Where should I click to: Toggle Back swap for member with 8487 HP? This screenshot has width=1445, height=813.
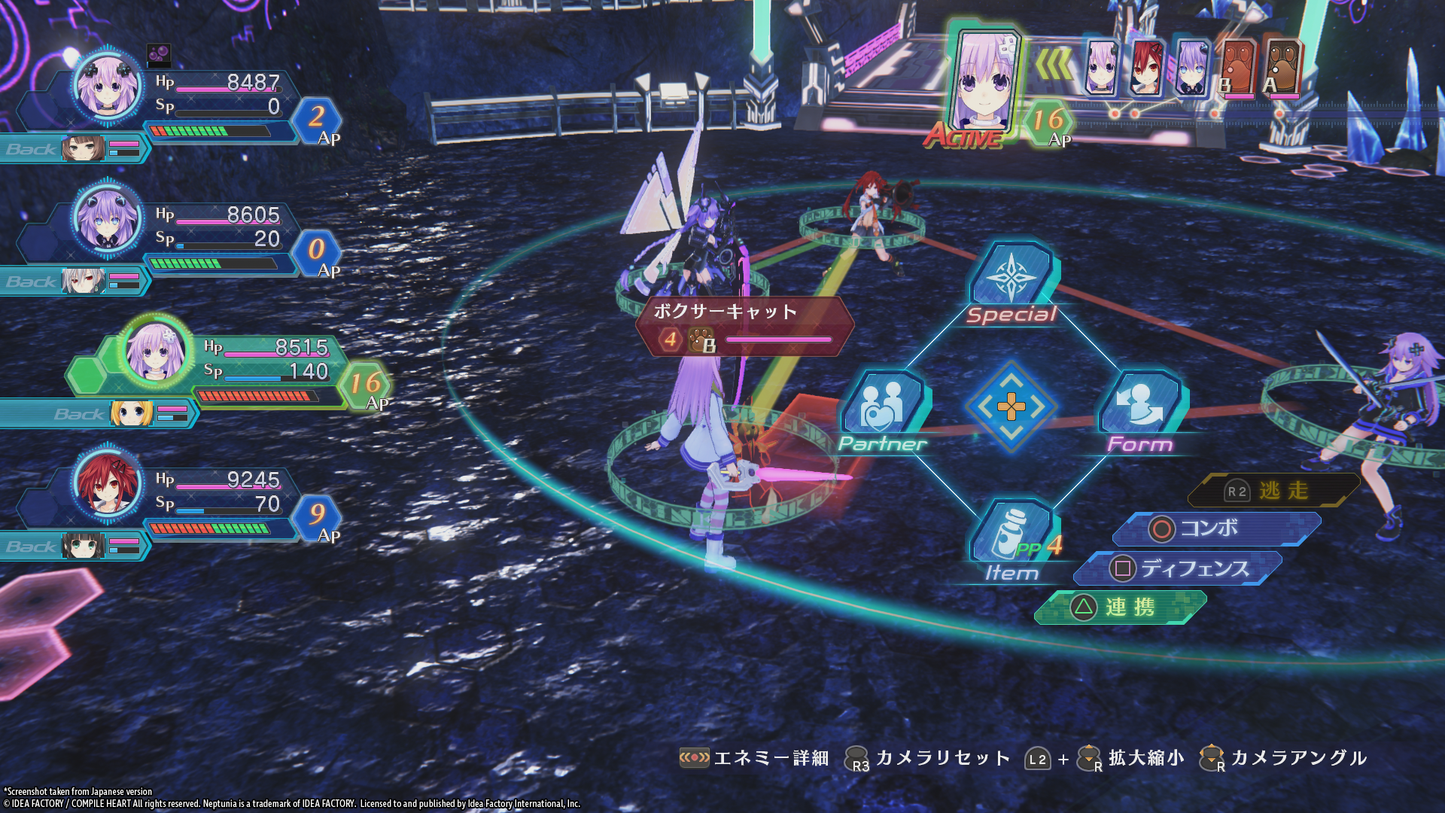75,148
